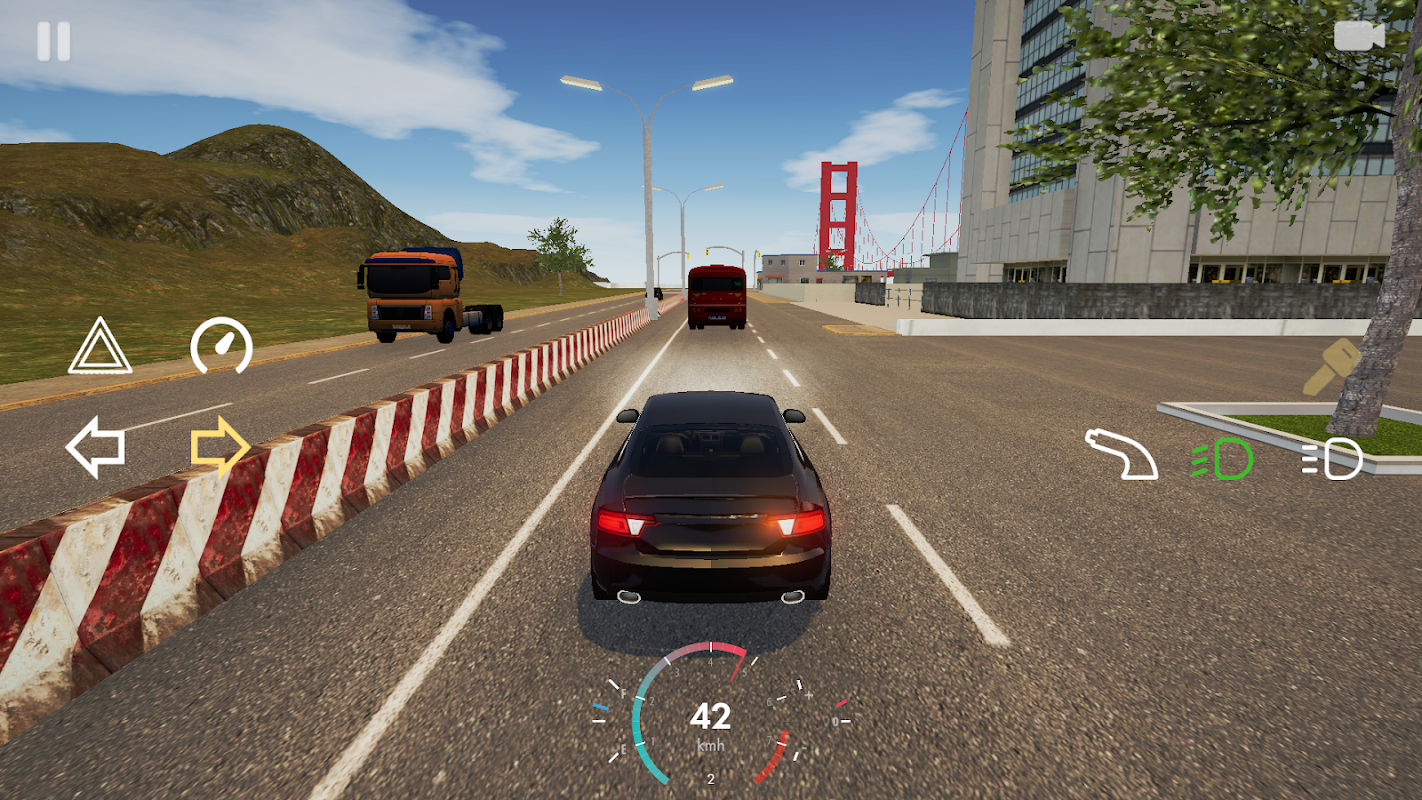Toggle the yellow right turn signal
1422x800 pixels.
coord(220,447)
